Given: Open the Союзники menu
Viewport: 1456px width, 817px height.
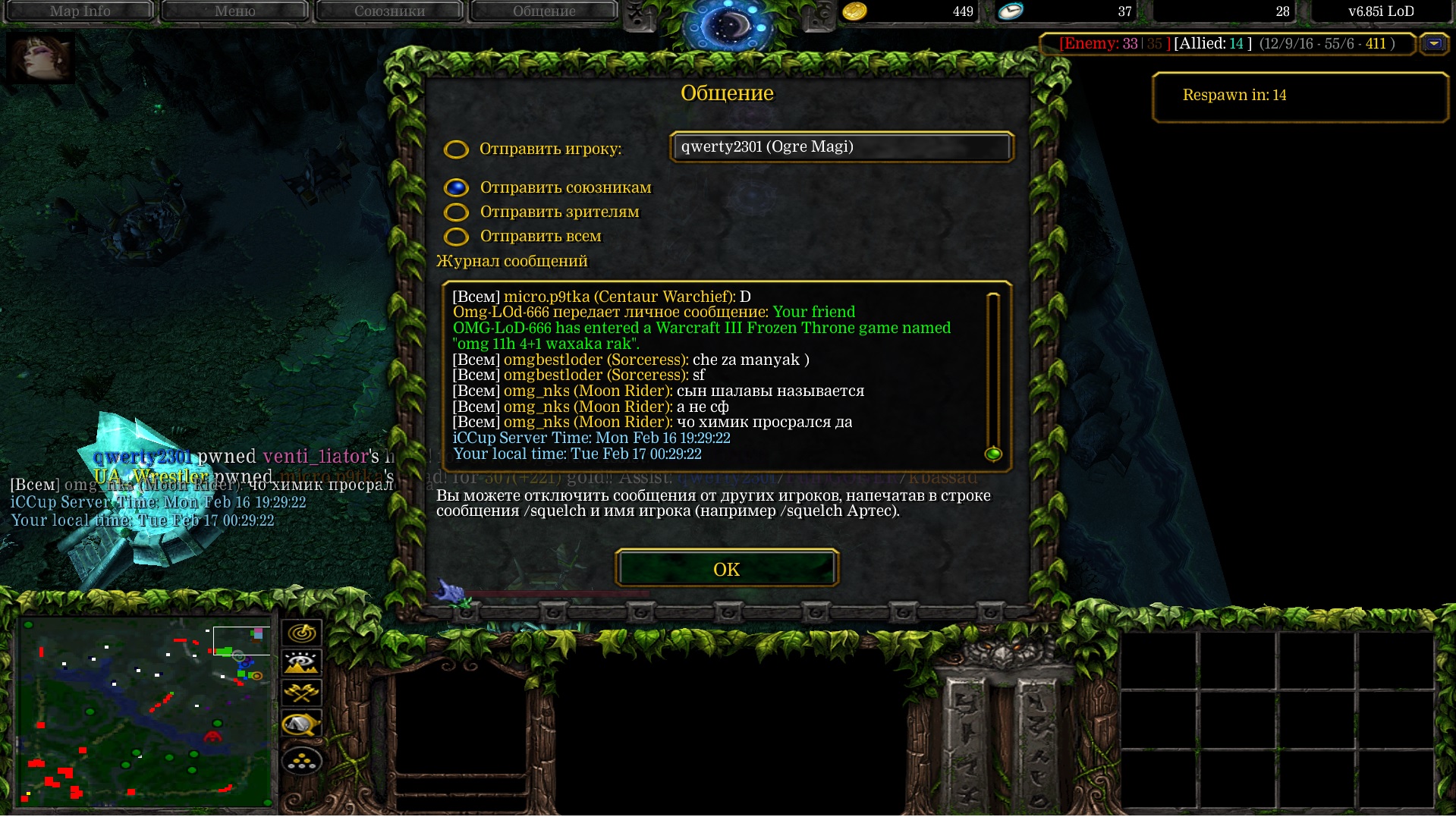Looking at the screenshot, I should [x=389, y=11].
